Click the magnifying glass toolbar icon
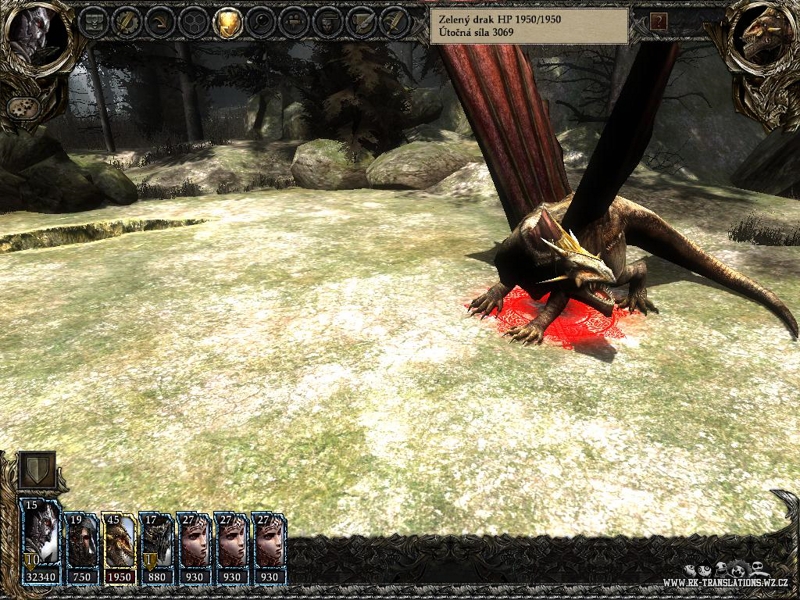The width and height of the screenshot is (800, 600). 262,21
